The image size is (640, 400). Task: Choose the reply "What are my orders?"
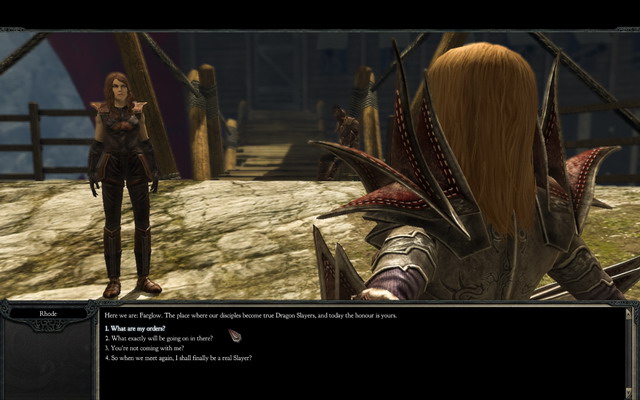click(136, 328)
